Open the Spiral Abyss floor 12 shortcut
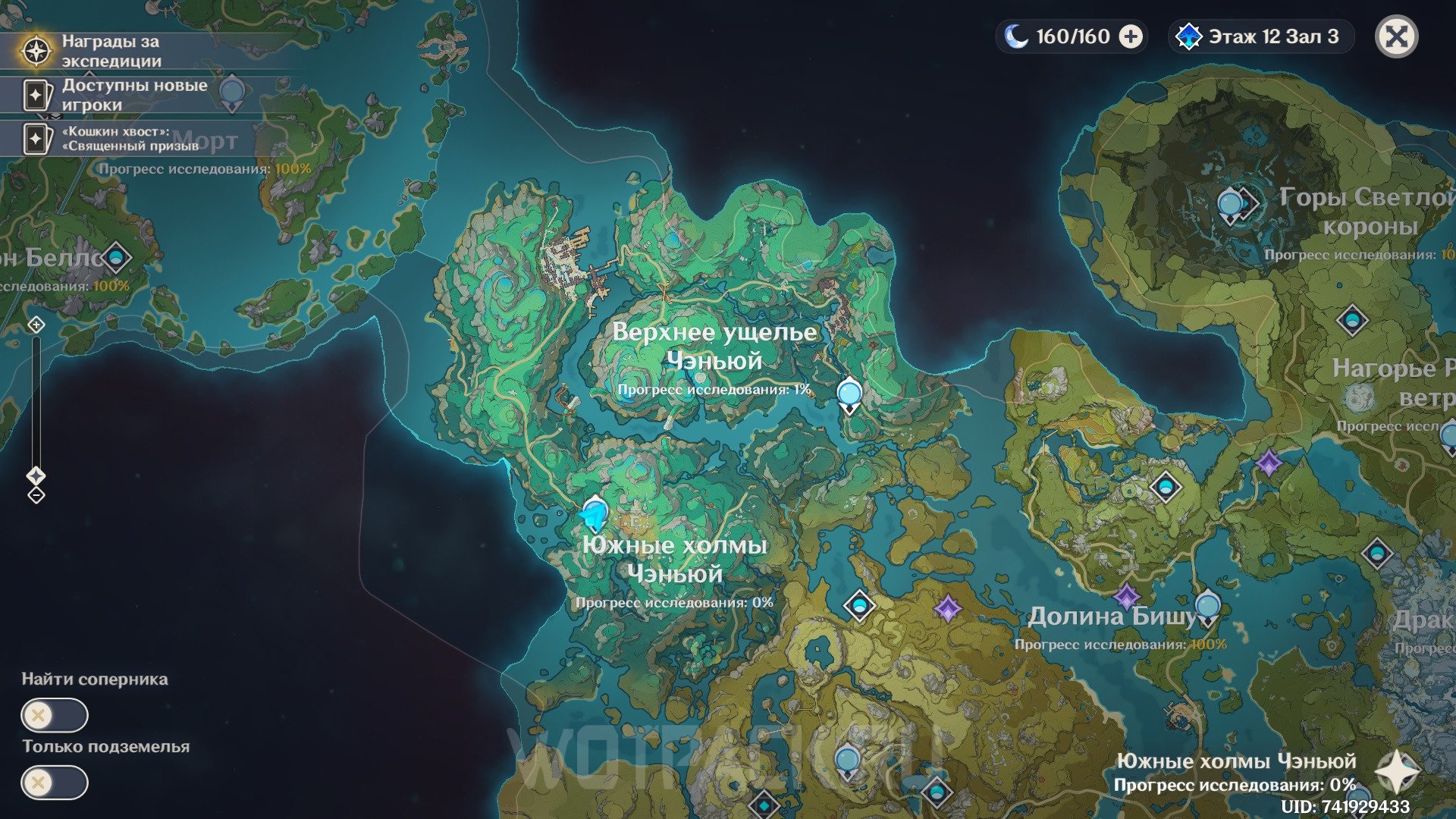Screen dimensions: 1456x819 (x=1260, y=36)
